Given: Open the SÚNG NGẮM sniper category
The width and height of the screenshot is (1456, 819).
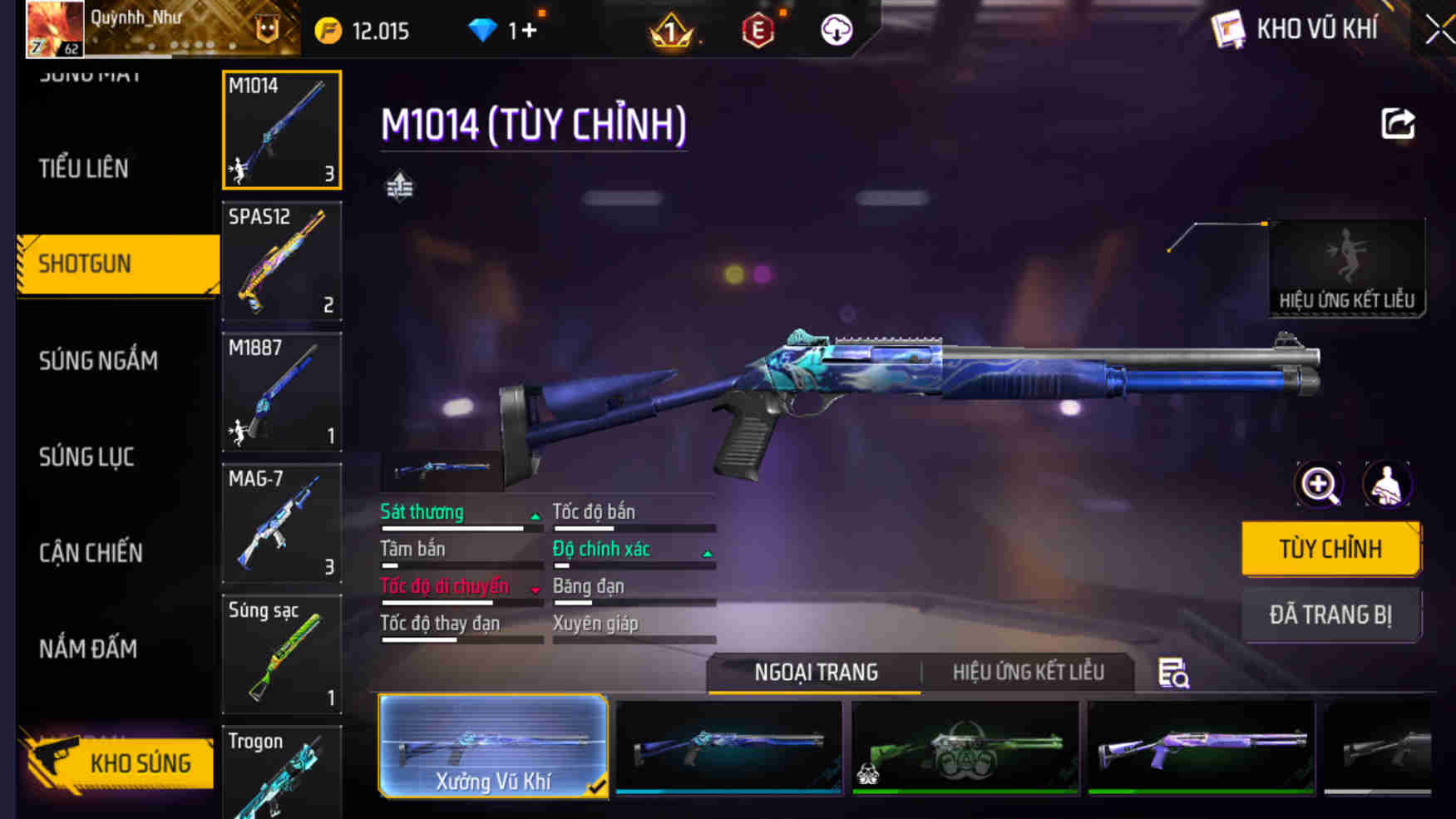Looking at the screenshot, I should pos(98,361).
